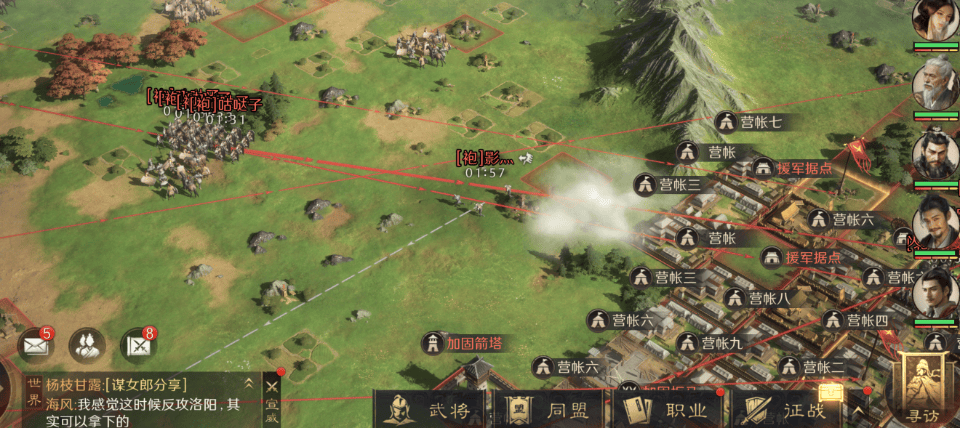960x428 pixels.
Task: Select the 营帐二 camp marker
Action: pos(811,366)
